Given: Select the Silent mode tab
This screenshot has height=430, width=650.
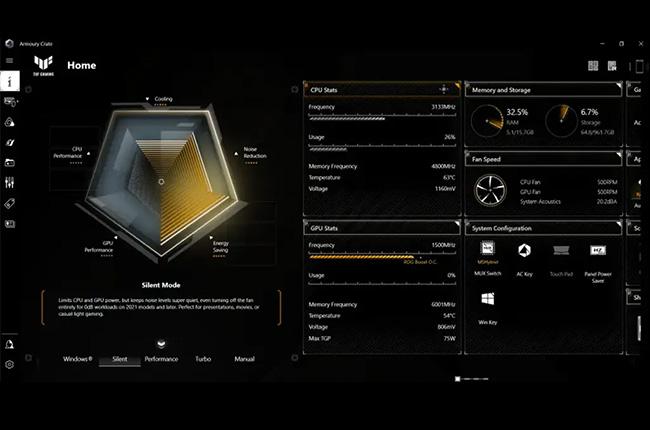Looking at the screenshot, I should coord(119,358).
